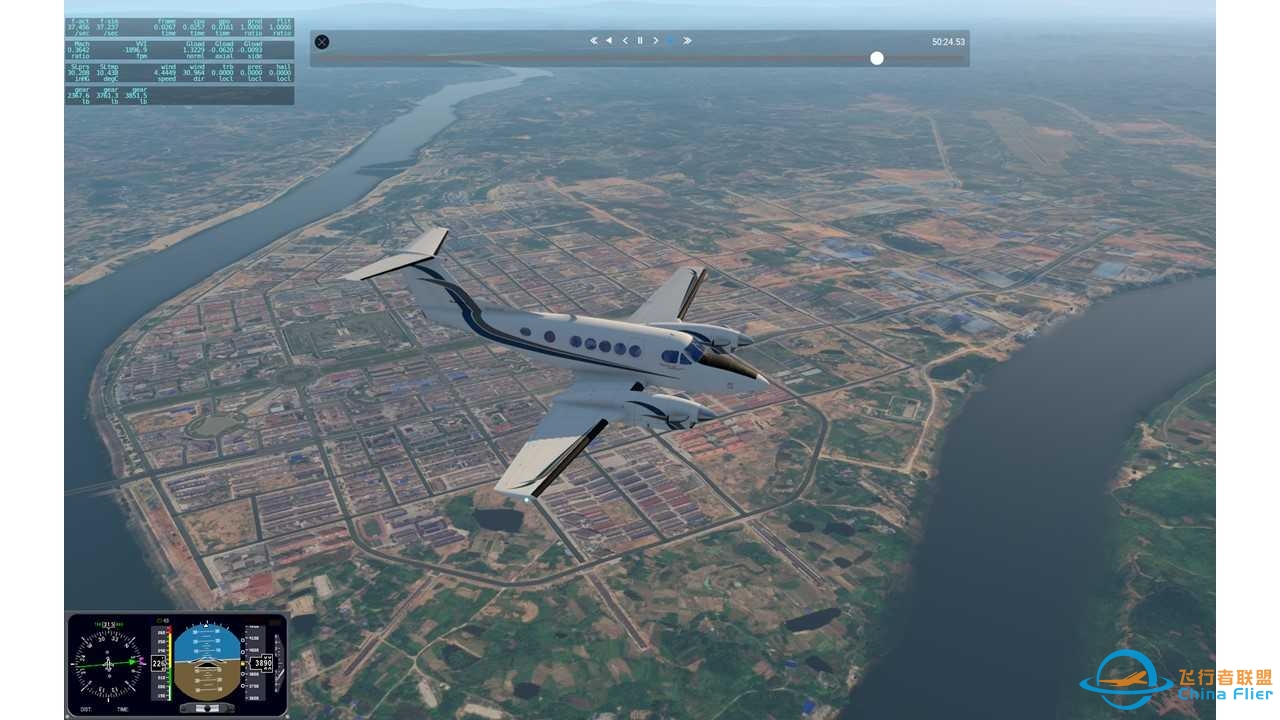Play the replay backward with solid left arrow
The width and height of the screenshot is (1280, 720).
pos(609,41)
